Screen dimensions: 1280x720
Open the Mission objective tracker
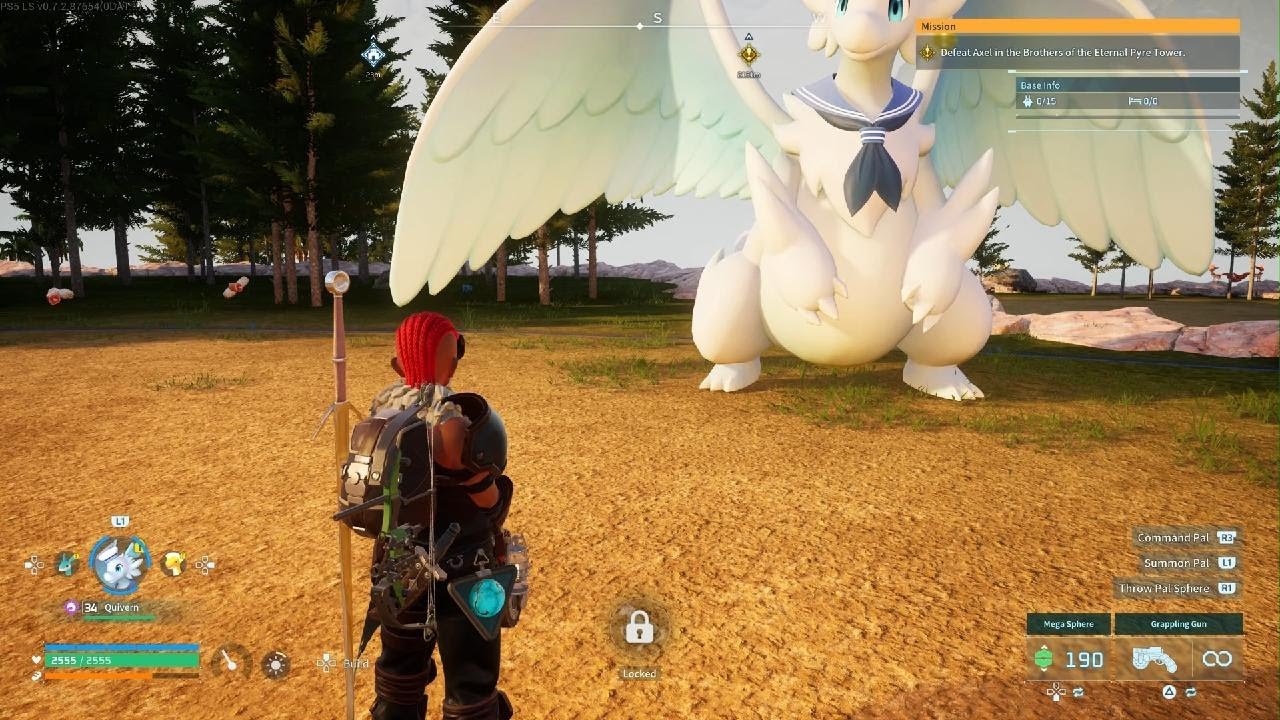point(1077,52)
